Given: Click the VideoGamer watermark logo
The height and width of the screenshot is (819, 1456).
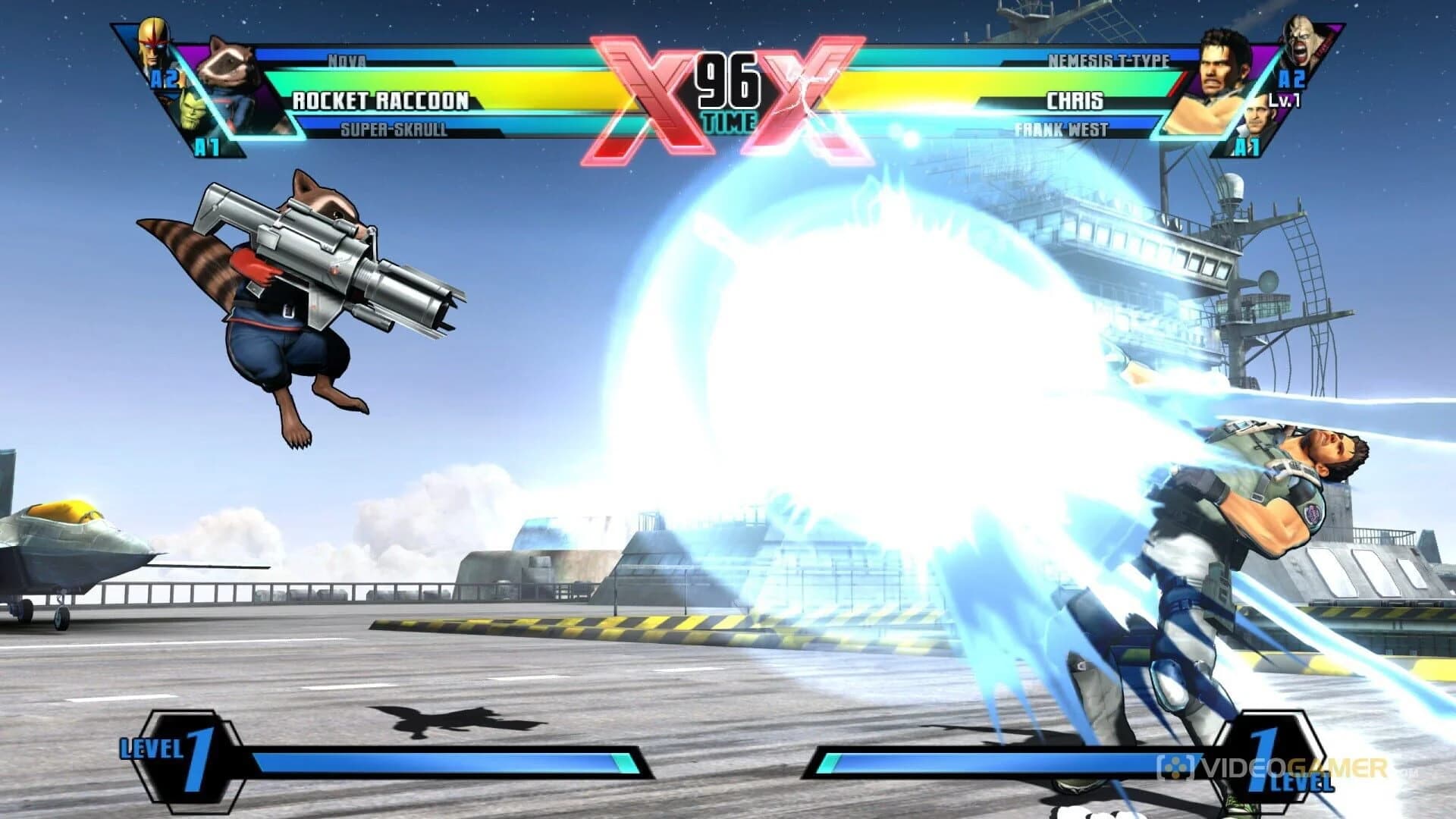Looking at the screenshot, I should 1289,767.
